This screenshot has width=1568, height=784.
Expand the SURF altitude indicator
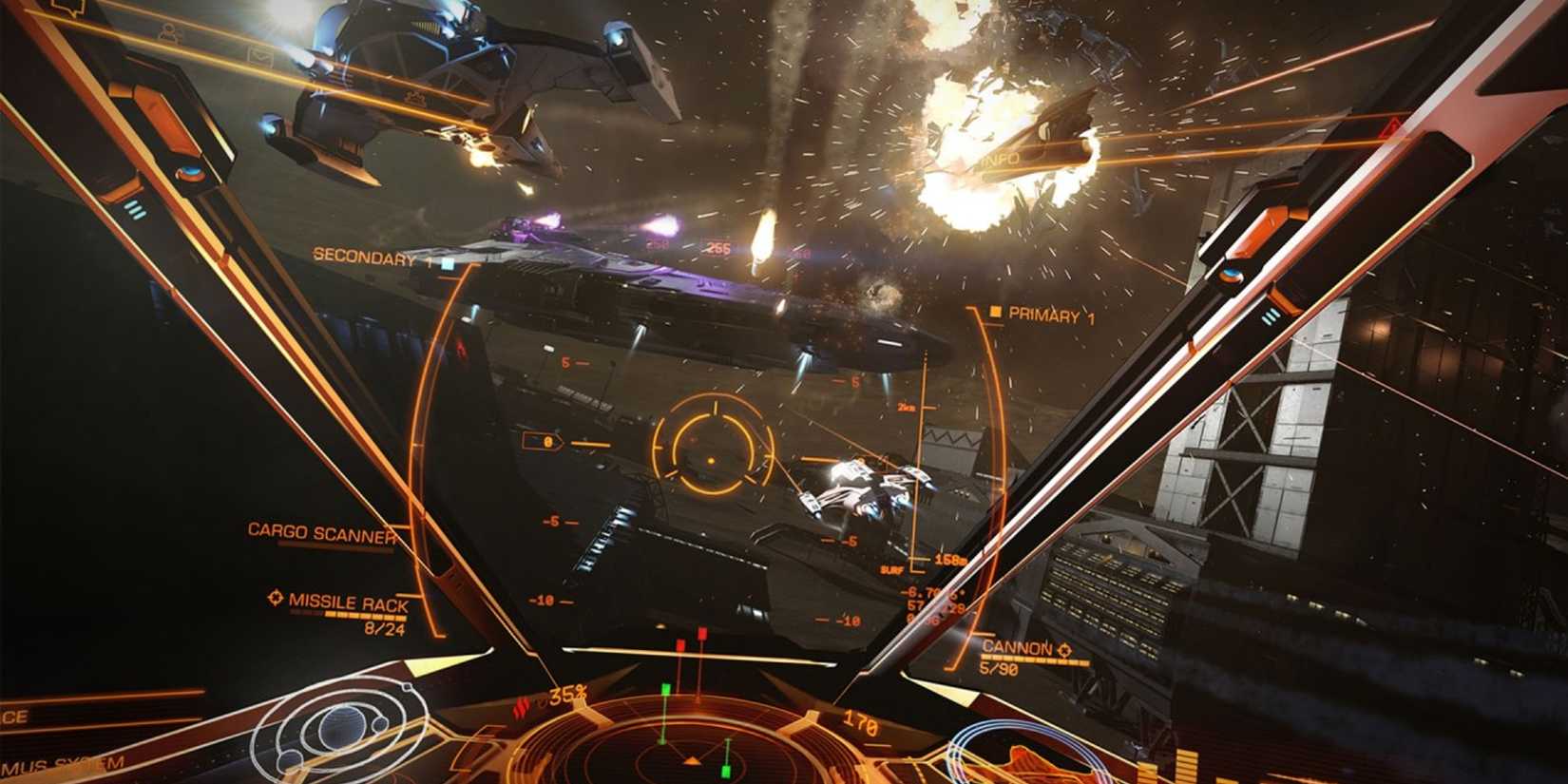pyautogui.click(x=891, y=571)
